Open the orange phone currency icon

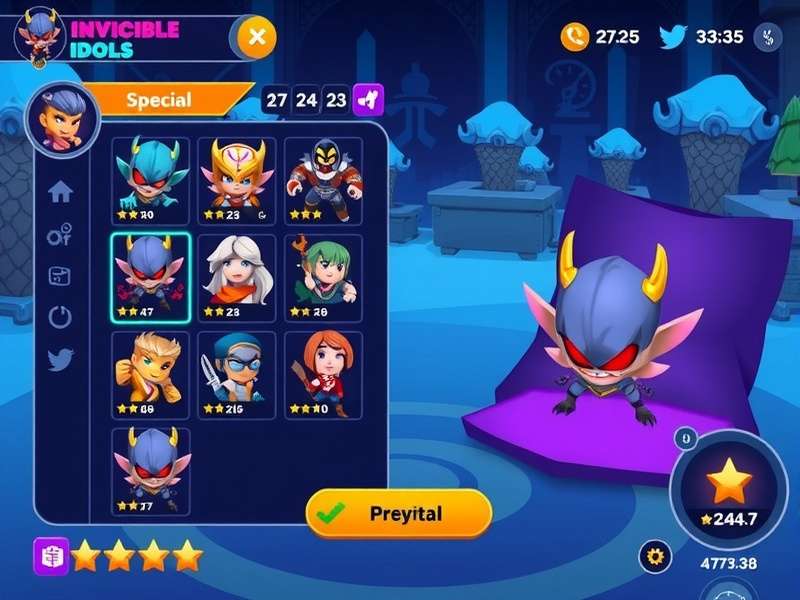pos(574,37)
